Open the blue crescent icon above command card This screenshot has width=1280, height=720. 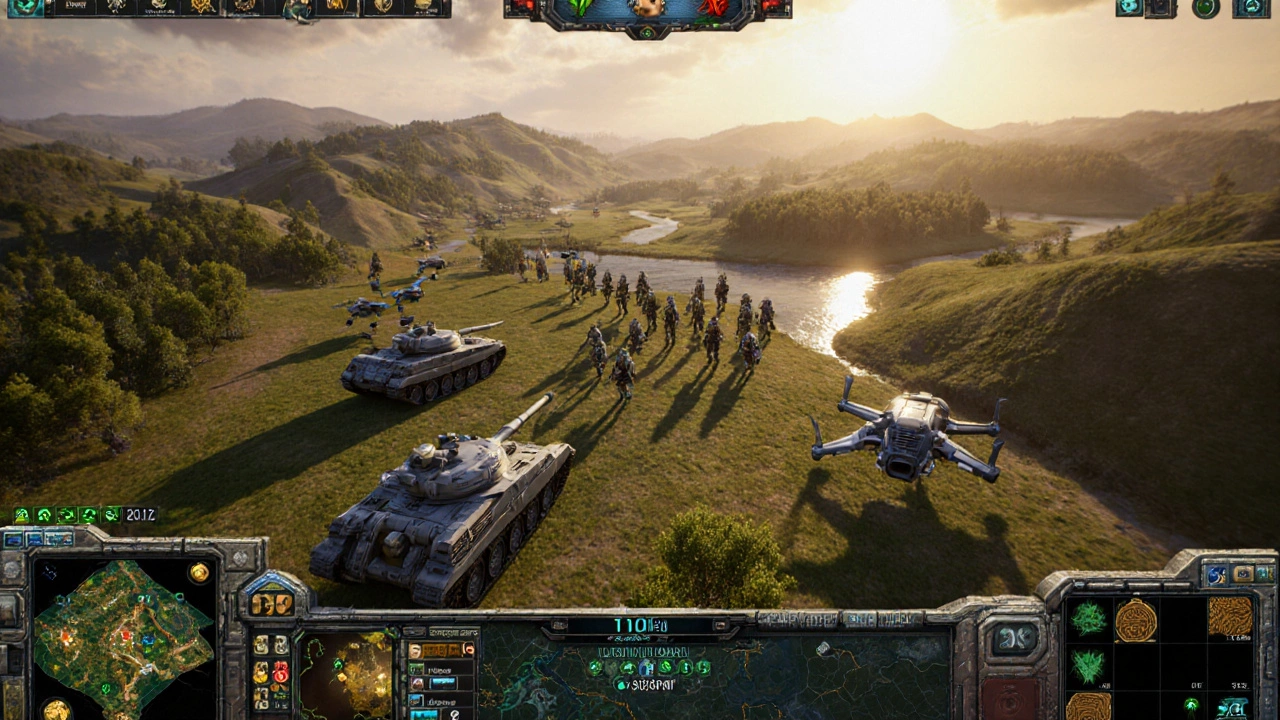point(1216,574)
